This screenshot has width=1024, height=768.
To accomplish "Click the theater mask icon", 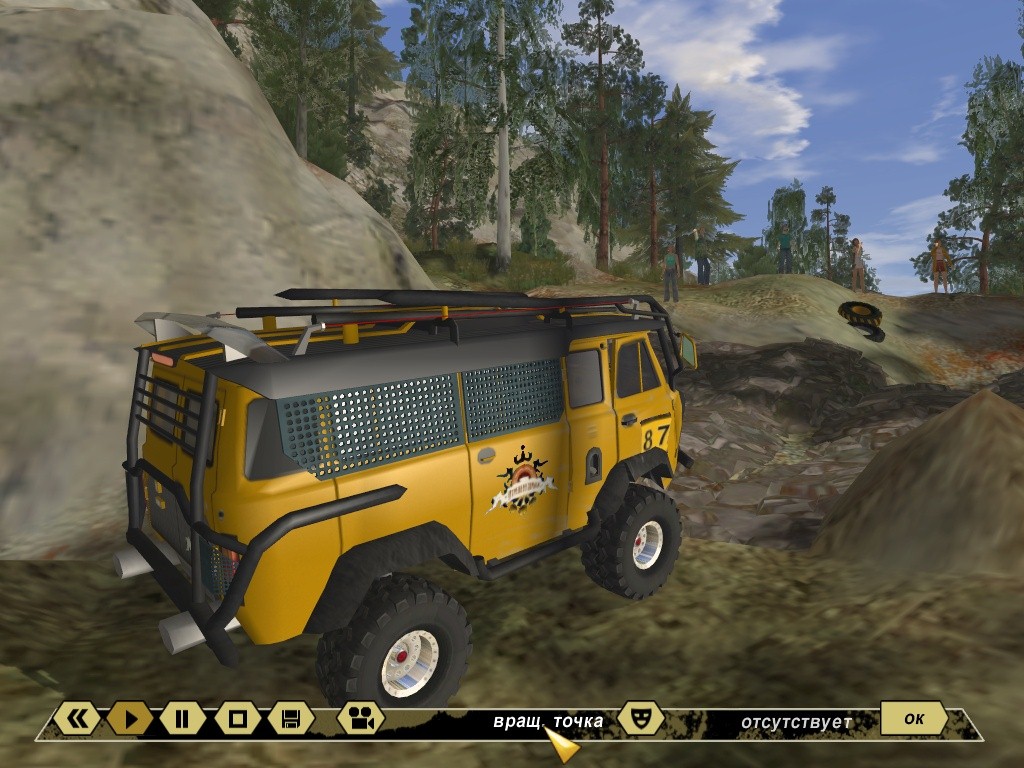I will [x=640, y=717].
